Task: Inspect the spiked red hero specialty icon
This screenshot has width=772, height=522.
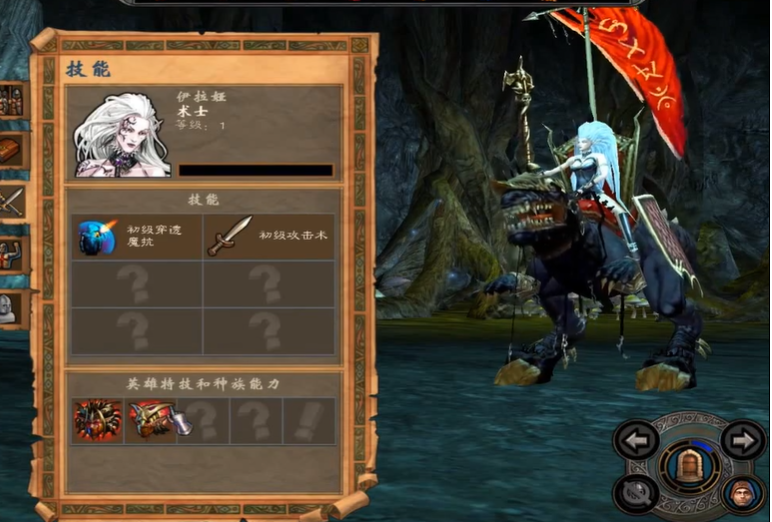Action: point(98,421)
